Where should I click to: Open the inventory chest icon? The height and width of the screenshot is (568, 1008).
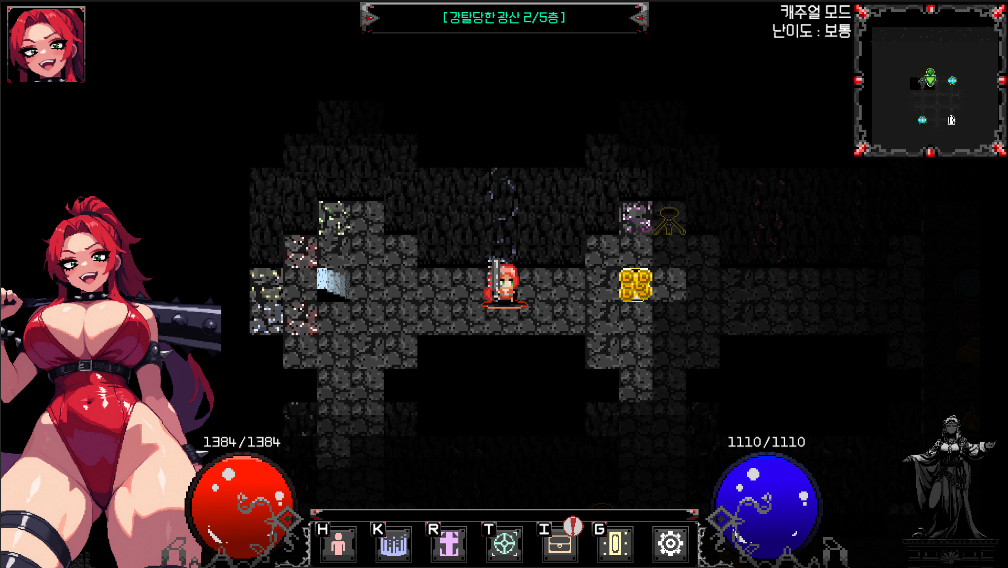(560, 544)
